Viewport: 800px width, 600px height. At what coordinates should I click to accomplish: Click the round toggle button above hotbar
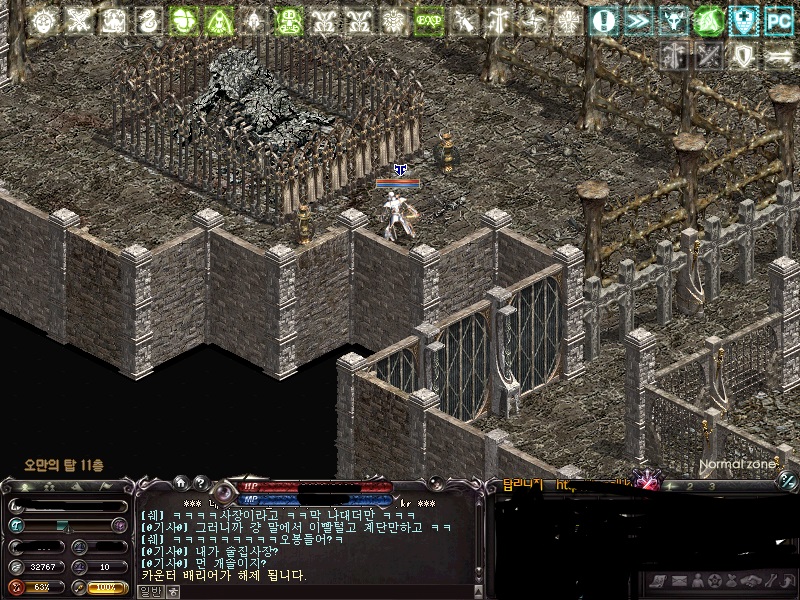[x=786, y=483]
